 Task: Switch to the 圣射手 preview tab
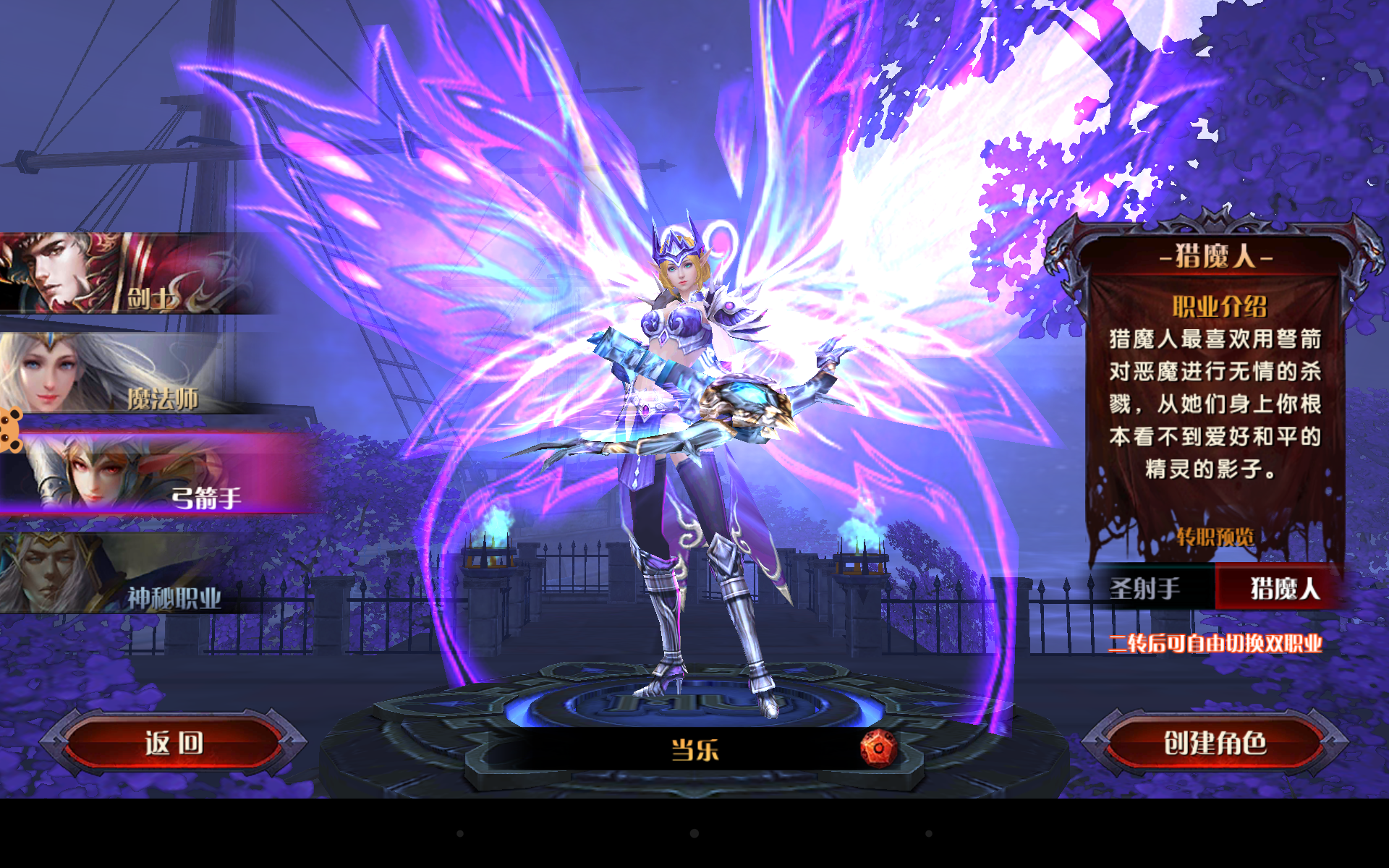pos(1147,588)
